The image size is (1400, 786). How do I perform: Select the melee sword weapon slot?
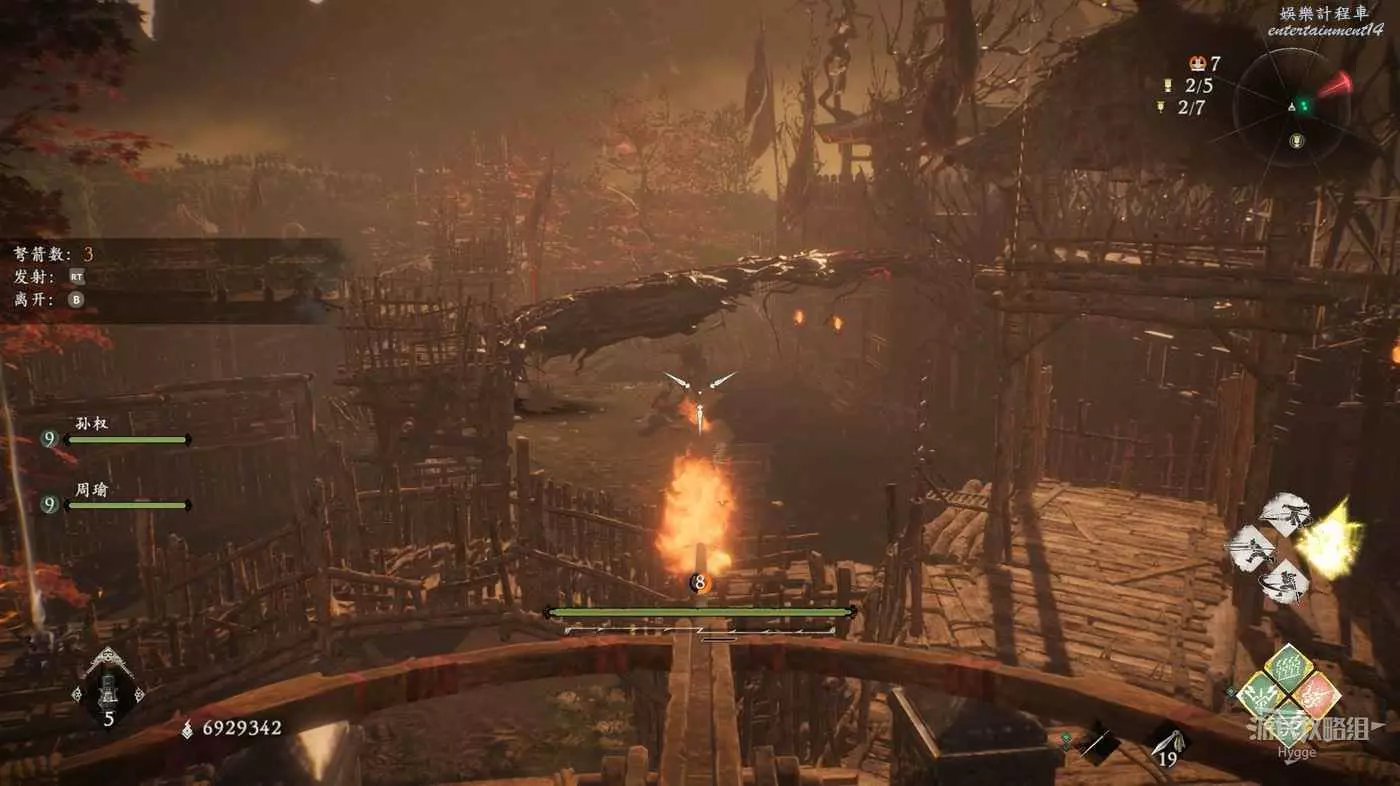[1099, 742]
